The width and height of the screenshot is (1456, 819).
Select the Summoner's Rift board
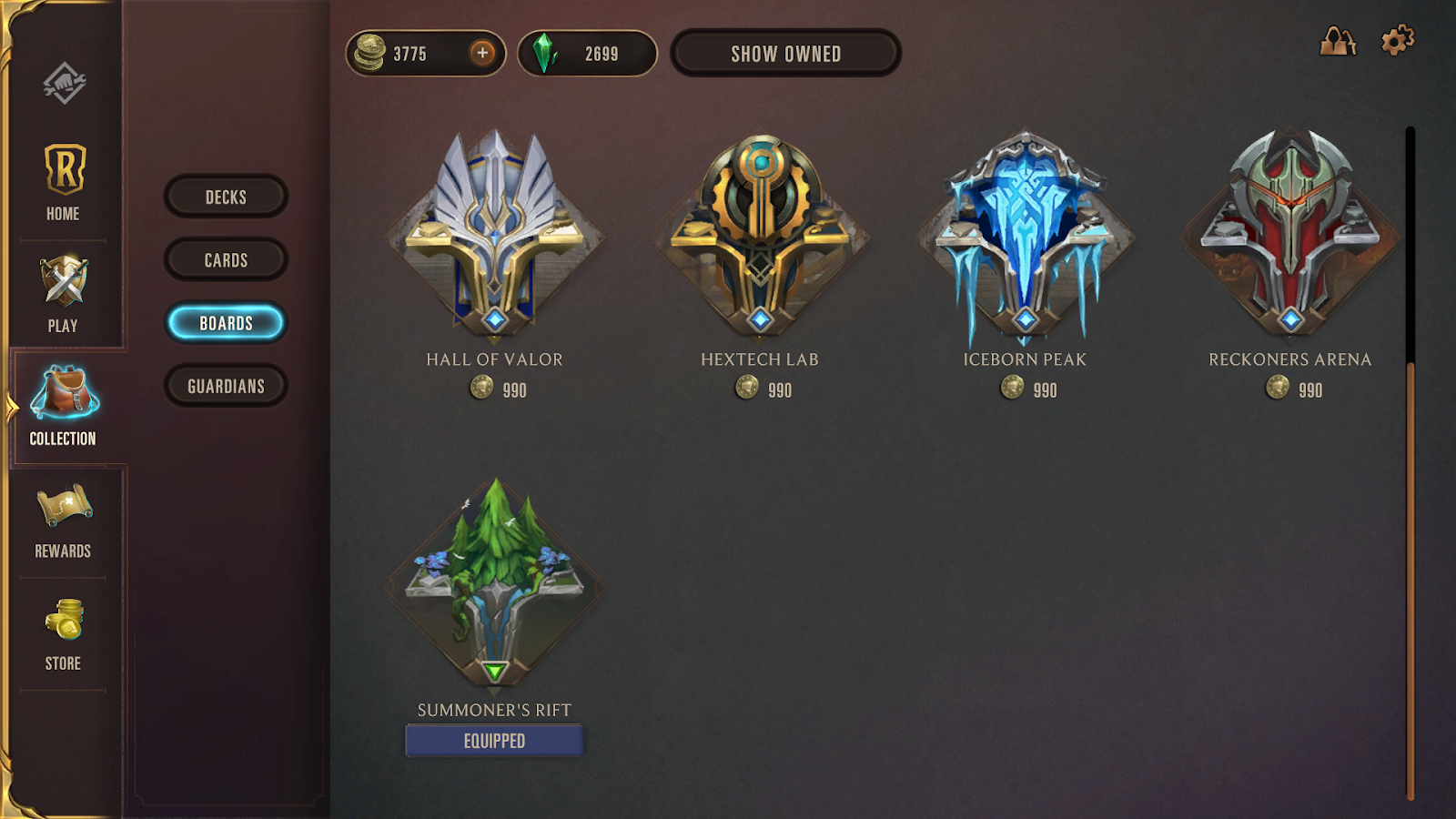point(494,582)
